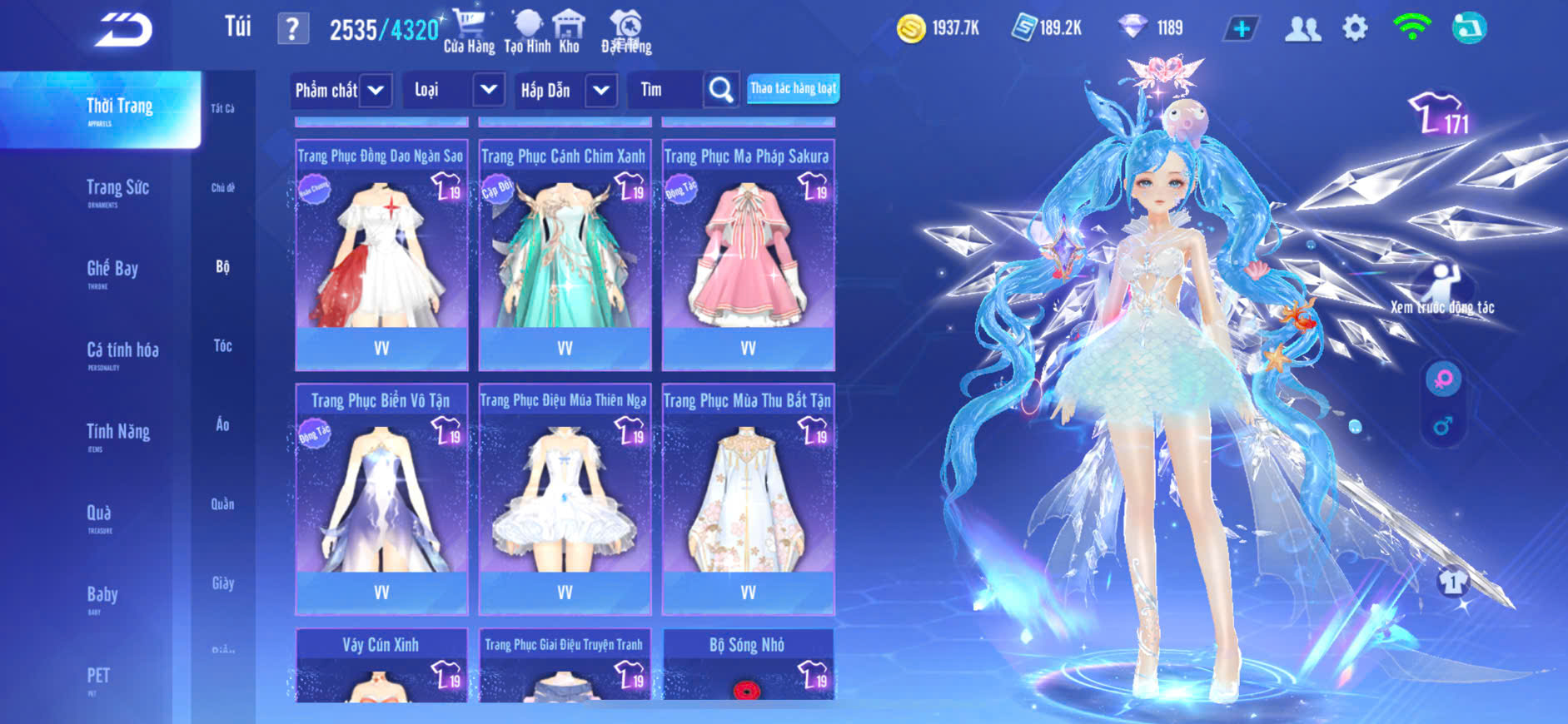
Task: Choose the Tóc hair subcategory
Action: coord(222,346)
